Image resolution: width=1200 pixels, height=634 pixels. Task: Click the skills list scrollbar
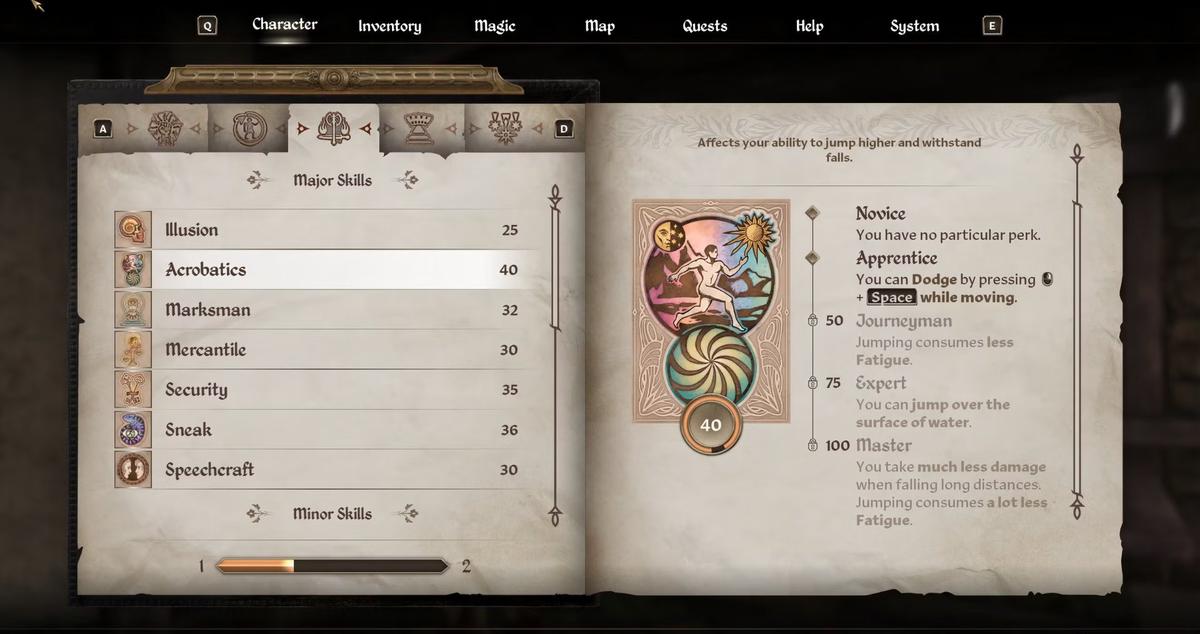click(x=555, y=350)
